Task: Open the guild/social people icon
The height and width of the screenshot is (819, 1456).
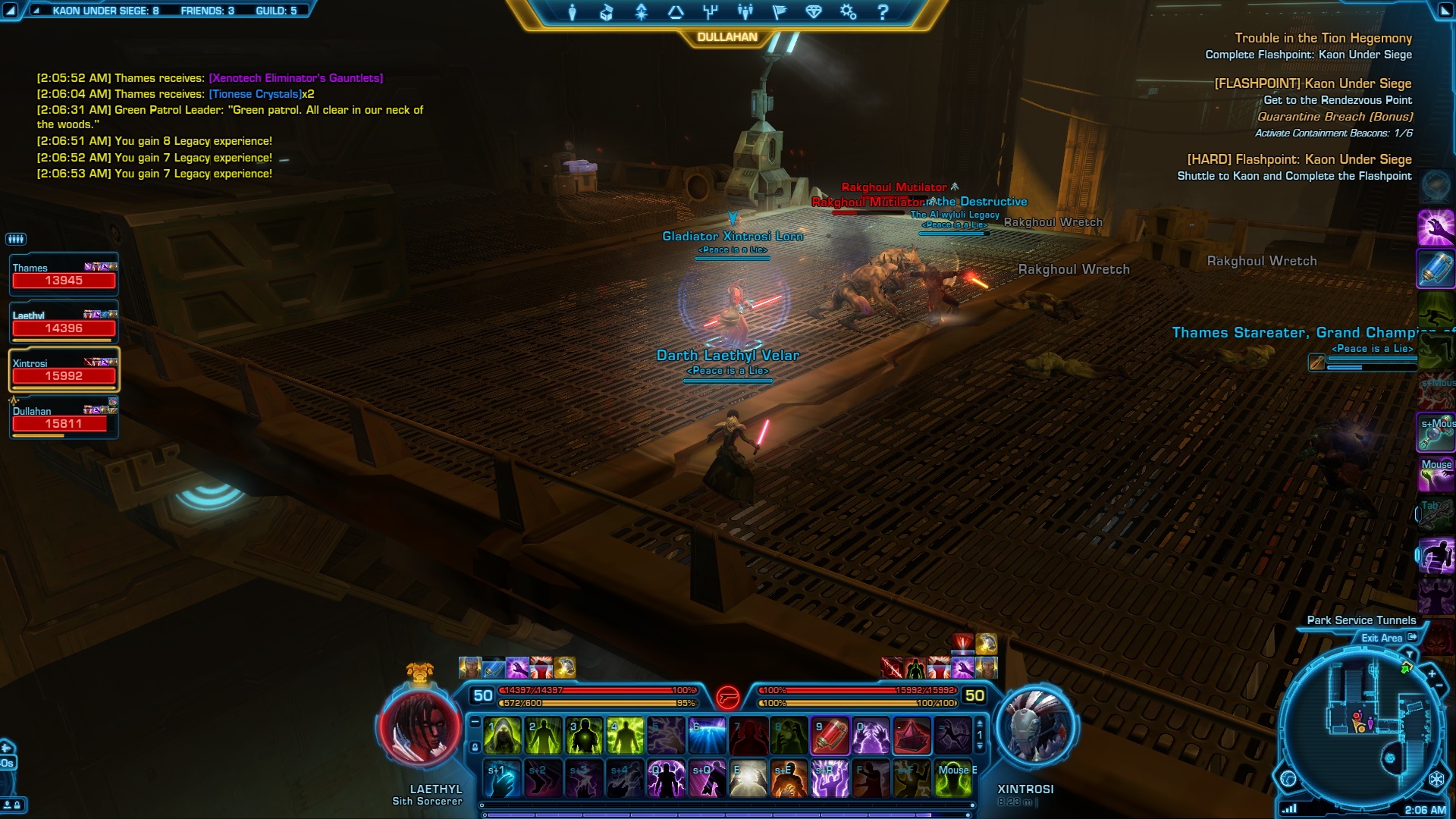Action: pos(745,12)
